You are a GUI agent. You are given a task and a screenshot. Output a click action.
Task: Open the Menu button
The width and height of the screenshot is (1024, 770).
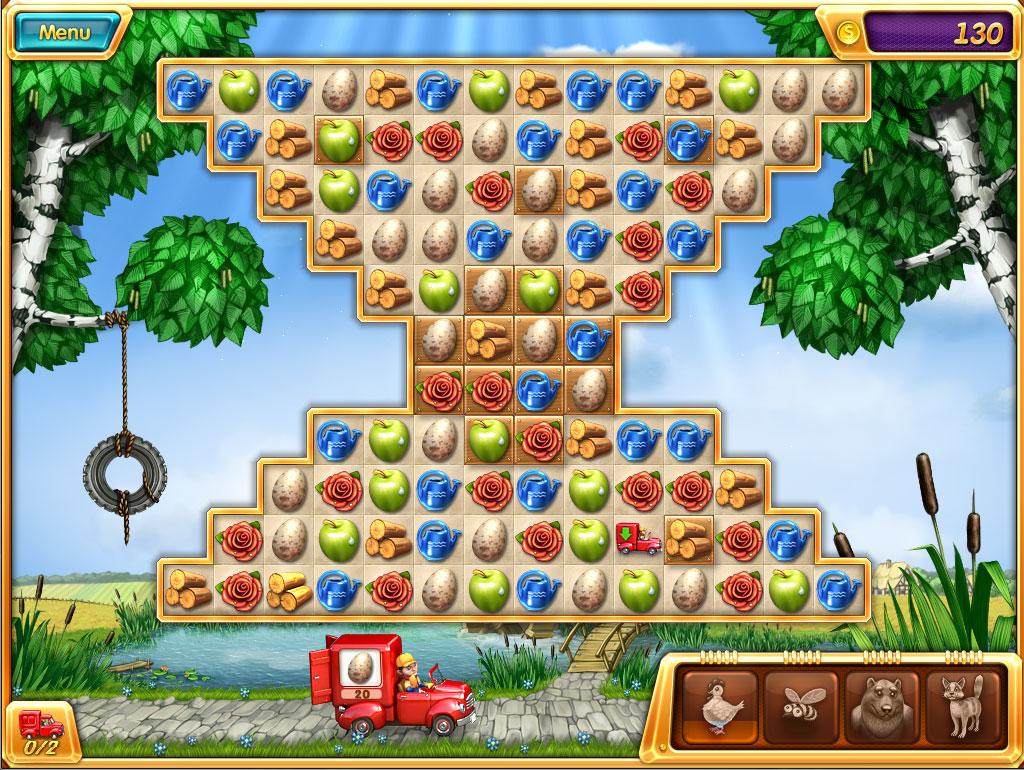[x=65, y=32]
